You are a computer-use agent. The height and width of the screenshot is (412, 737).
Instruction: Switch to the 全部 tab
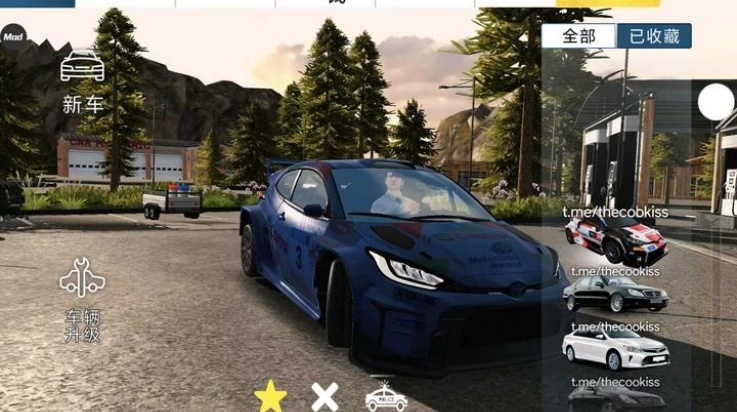click(579, 36)
